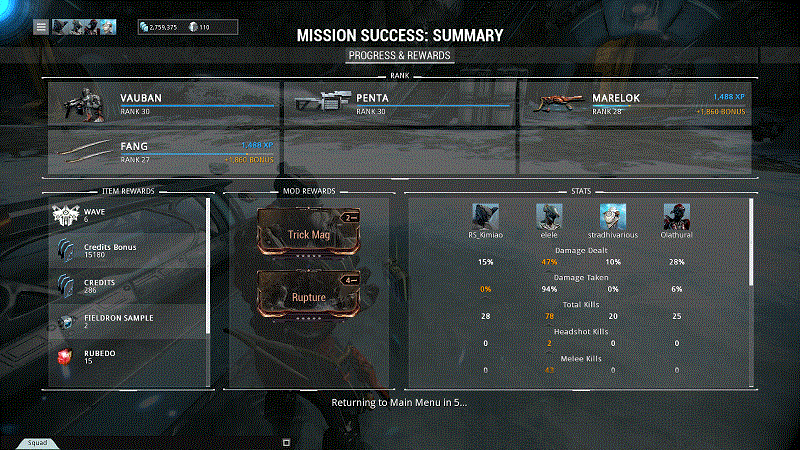Click the squad avatars strip beside the menu button
This screenshot has width=800, height=450.
[x=84, y=27]
